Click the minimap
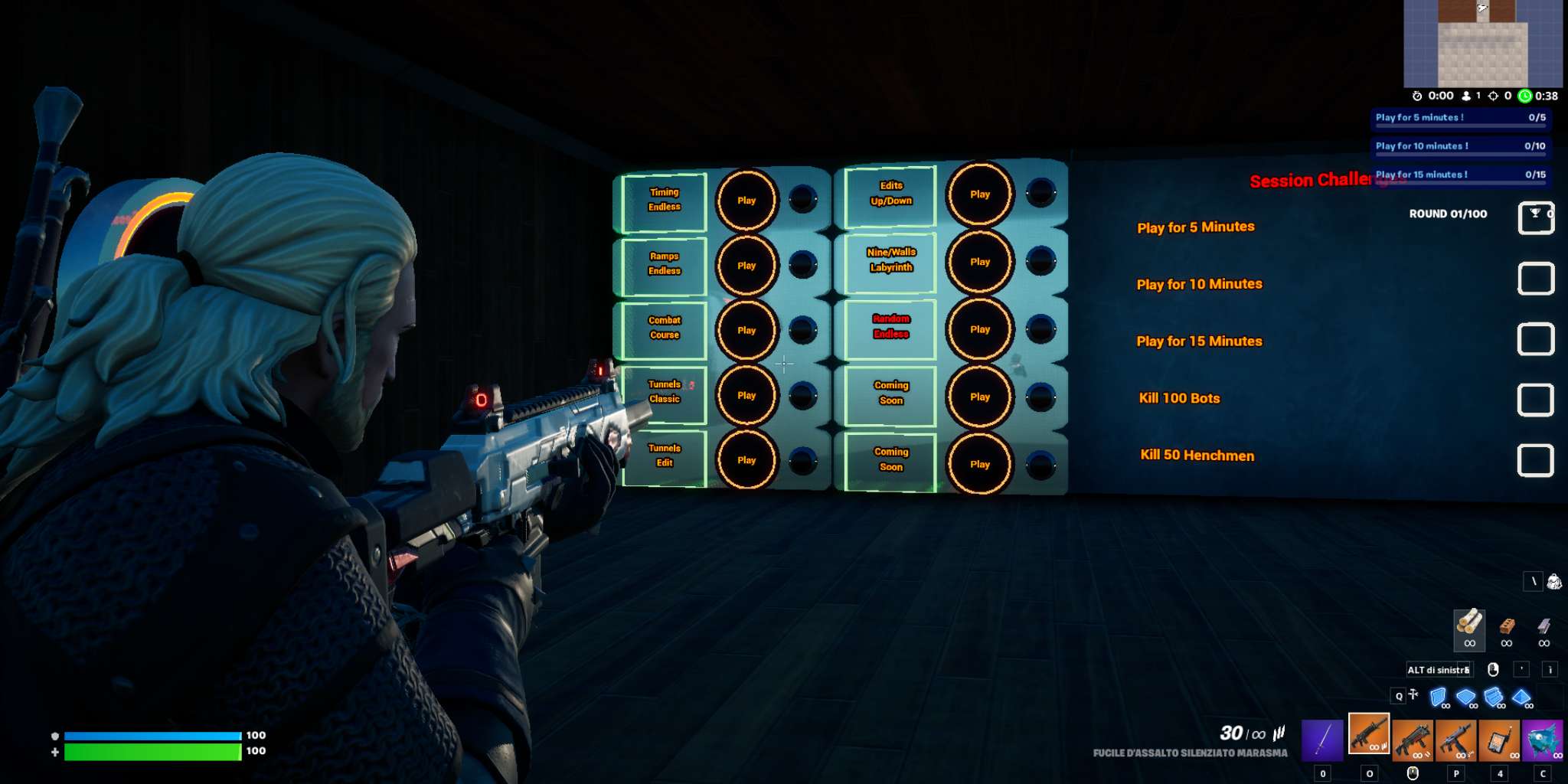 point(1482,44)
